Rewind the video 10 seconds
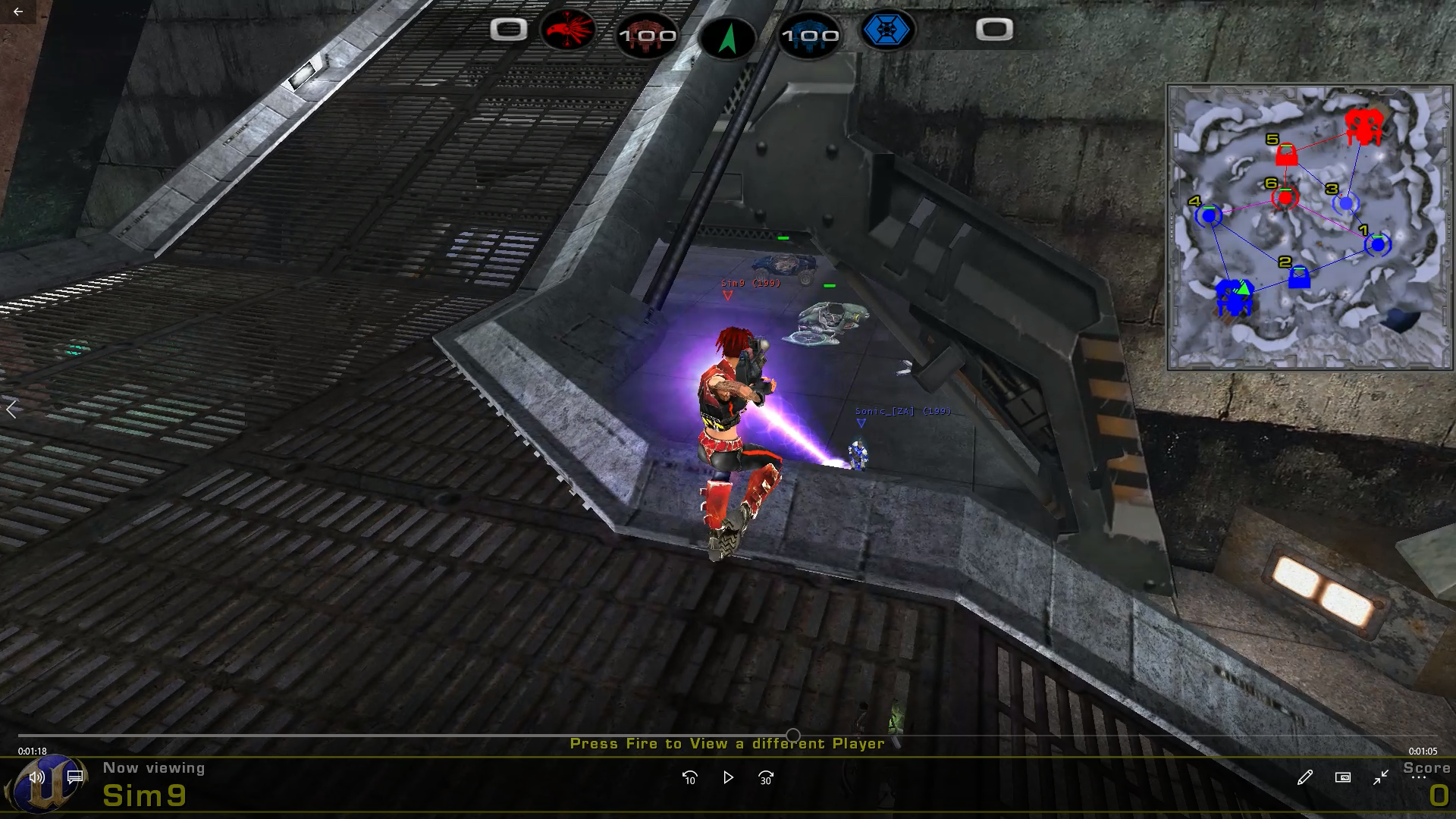This screenshot has width=1456, height=819. (689, 777)
